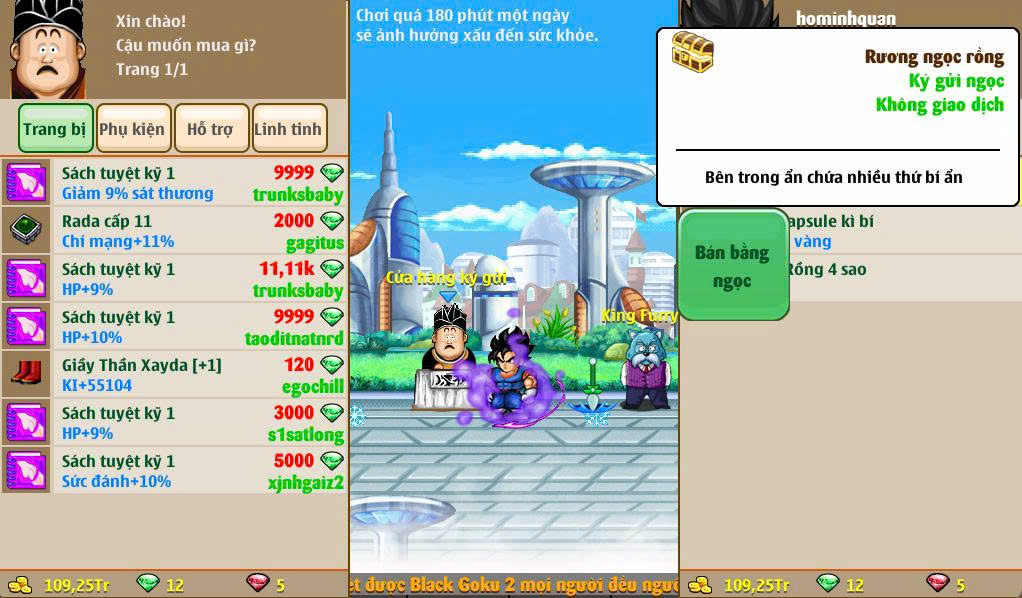This screenshot has width=1022, height=598.
Task: Pick the Giảm 9% sát thương book
Action: [x=174, y=183]
